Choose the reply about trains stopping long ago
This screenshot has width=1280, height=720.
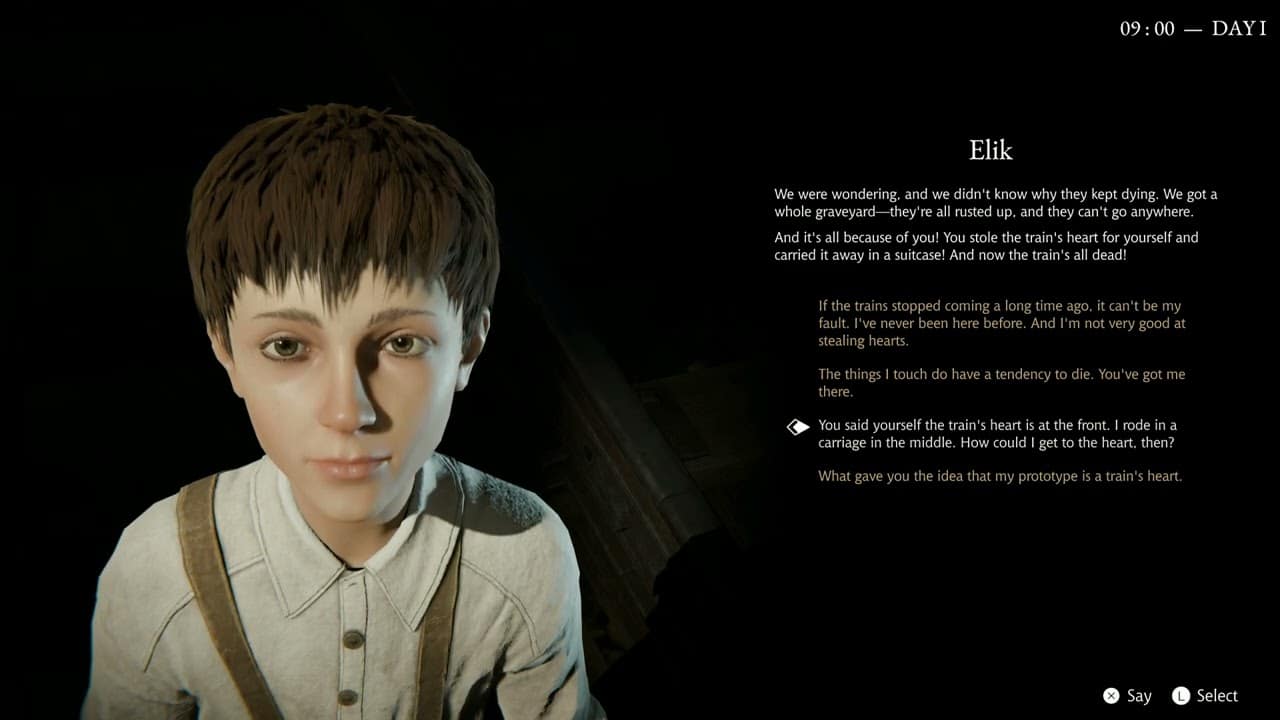(x=1000, y=323)
